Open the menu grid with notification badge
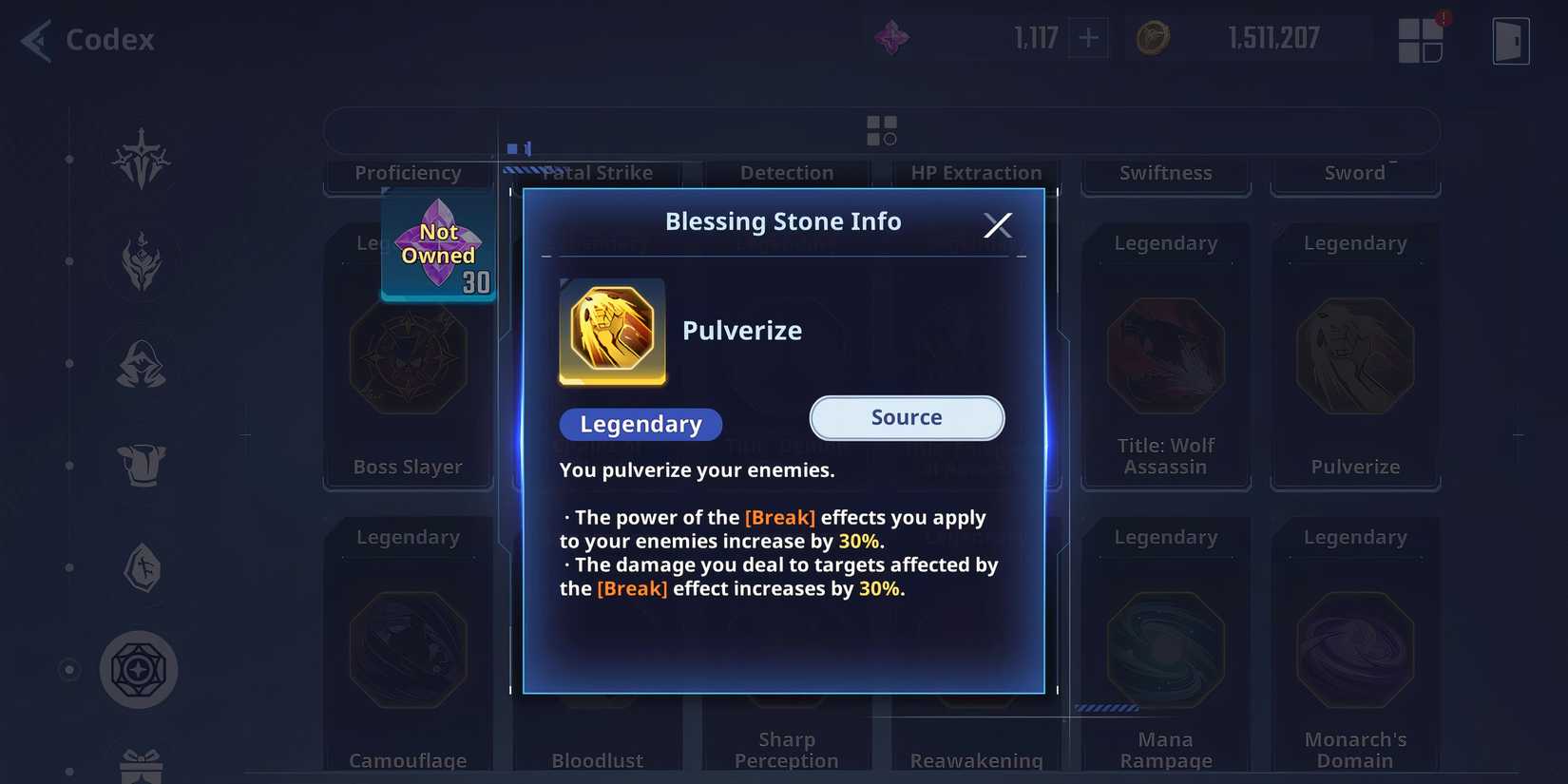This screenshot has width=1568, height=784. coord(1423,40)
